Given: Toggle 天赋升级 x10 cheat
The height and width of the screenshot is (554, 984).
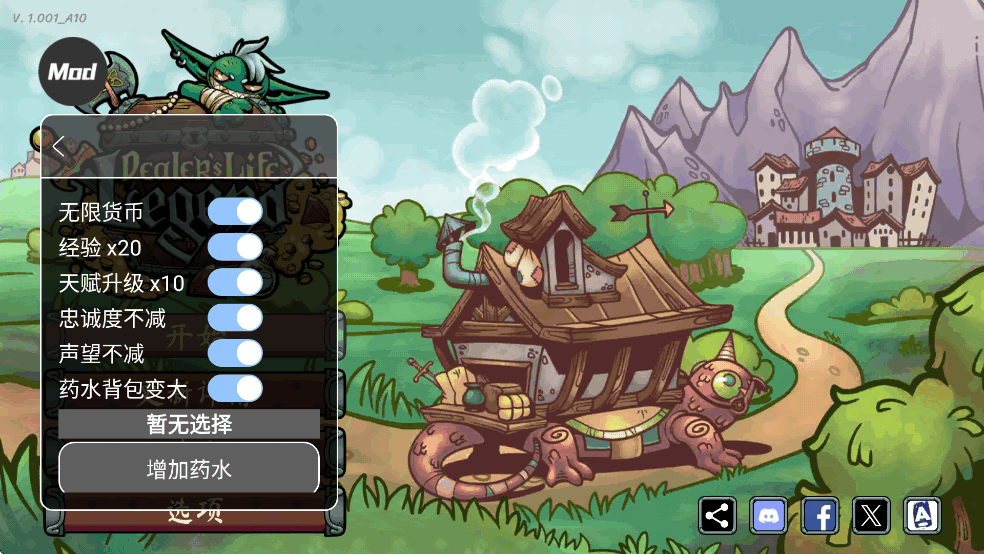Looking at the screenshot, I should click(x=235, y=283).
